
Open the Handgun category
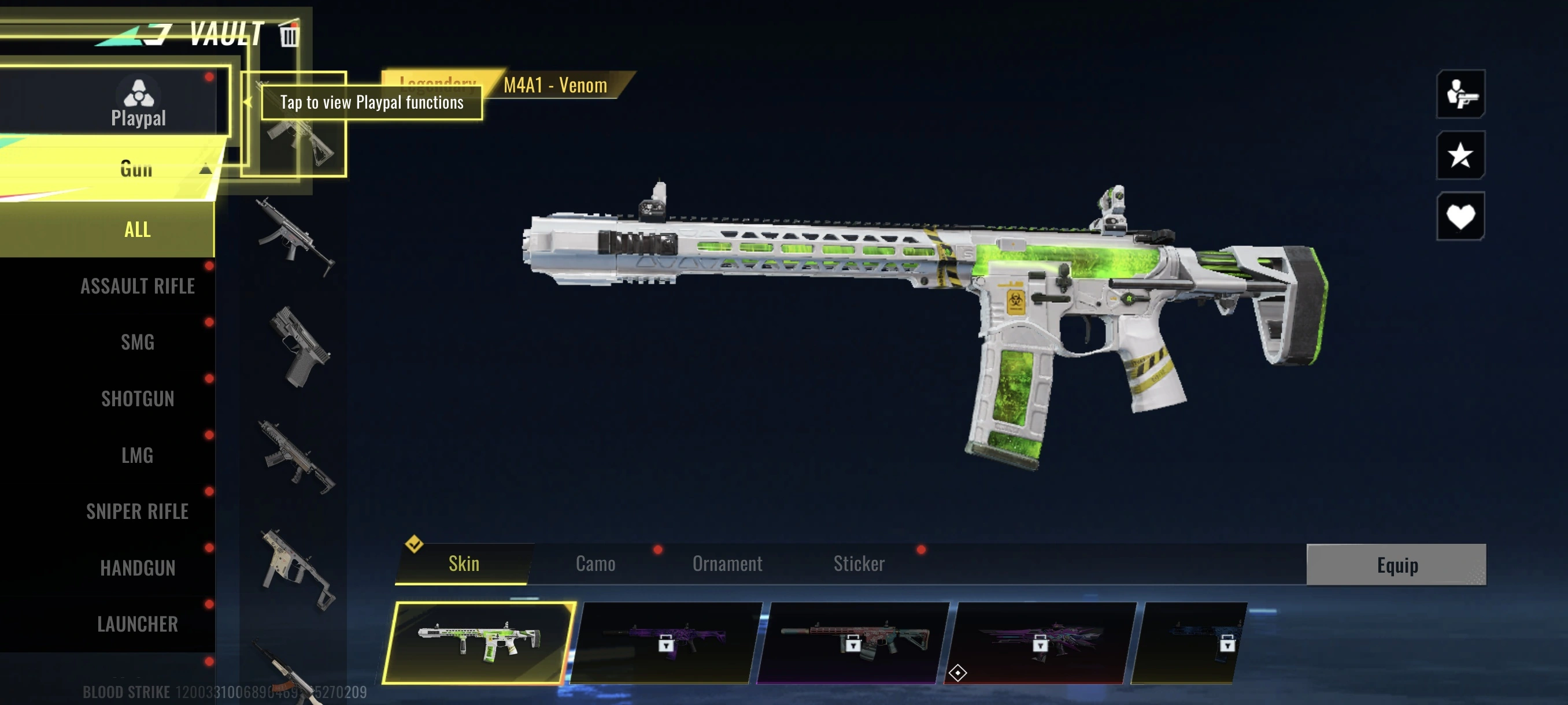tap(138, 568)
